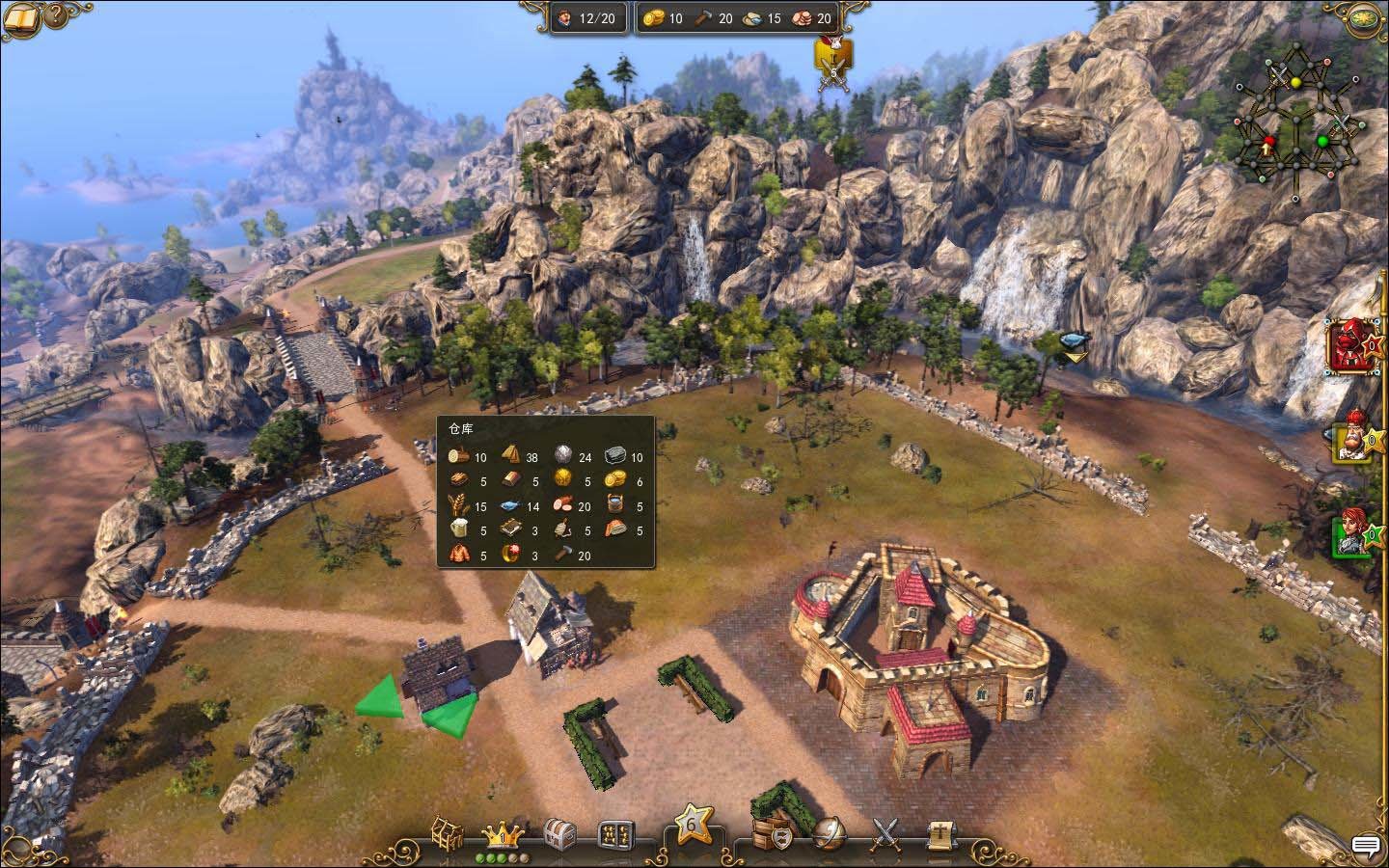Open the chat speech bubble
The width and height of the screenshot is (1389, 868).
tap(1366, 846)
